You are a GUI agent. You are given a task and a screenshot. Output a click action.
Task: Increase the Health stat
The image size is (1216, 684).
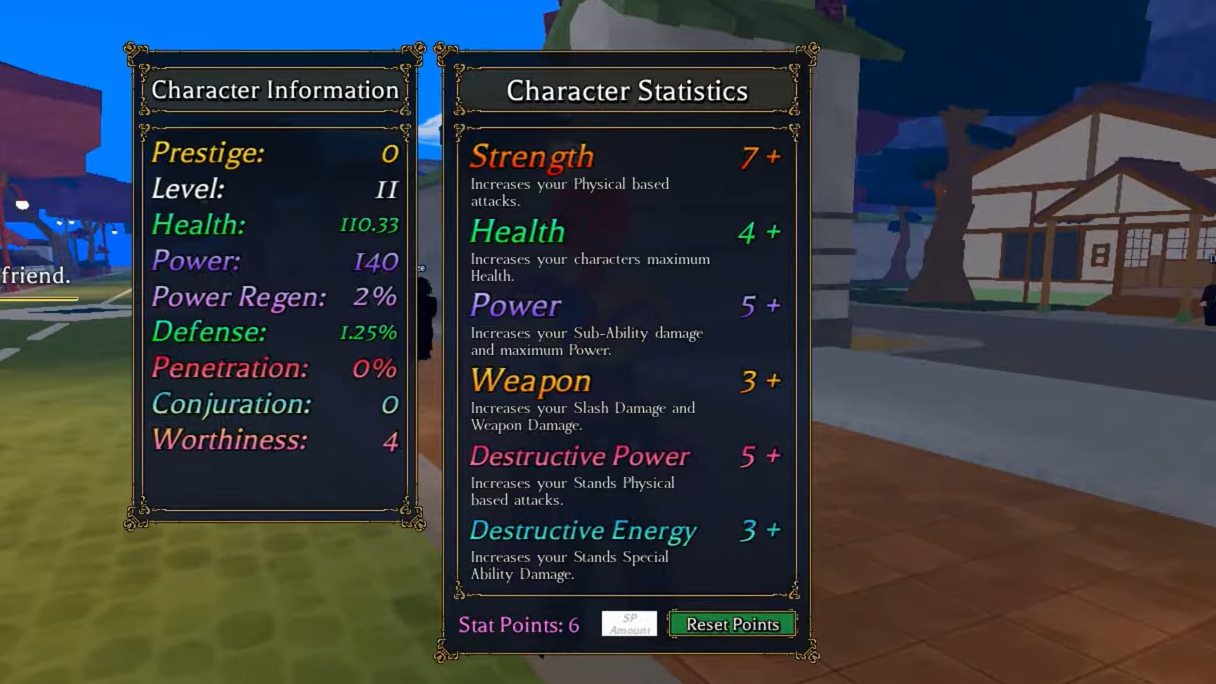[x=773, y=232]
